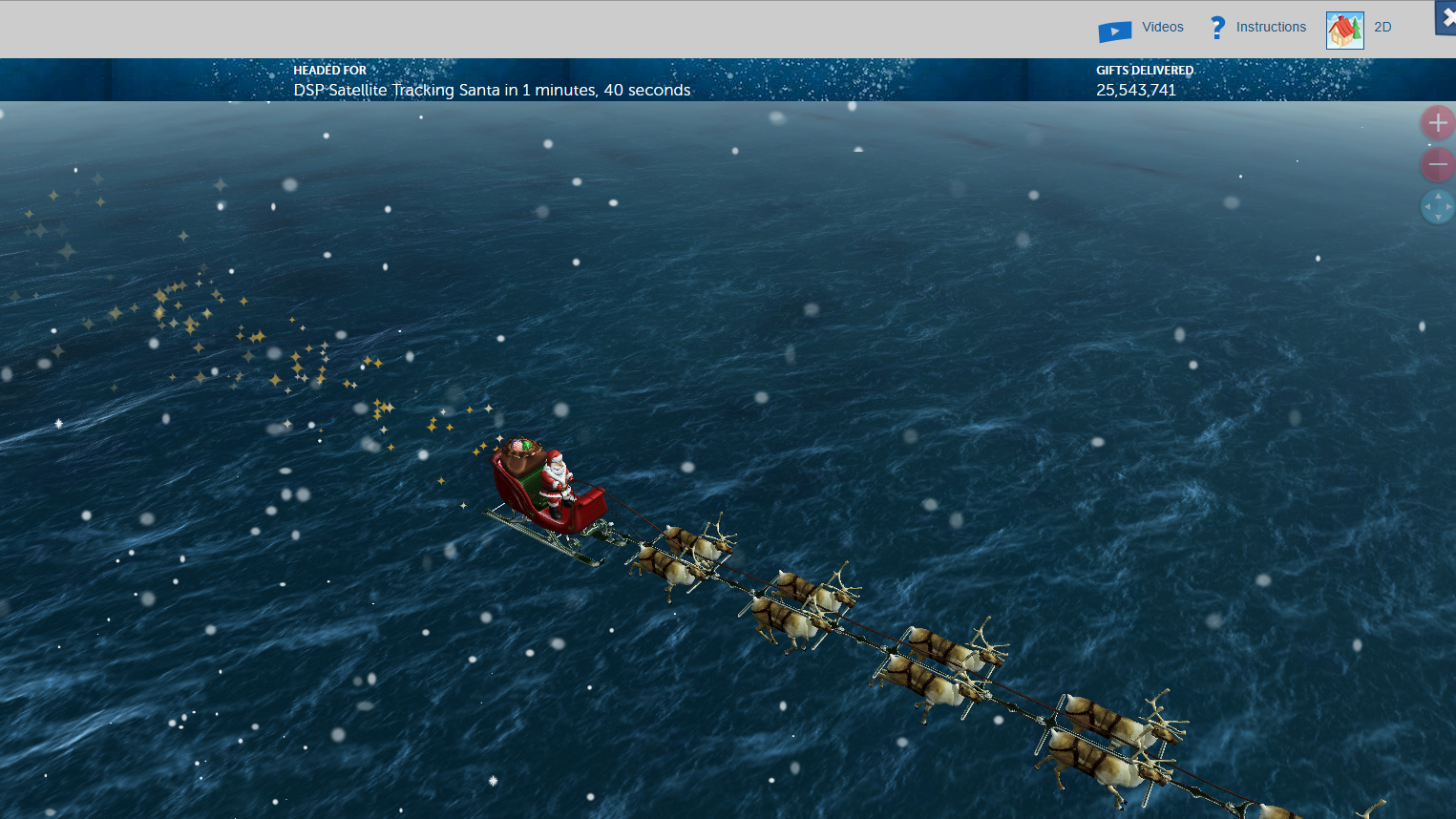The image size is (1456, 819).
Task: Open the Videos panel via the video icon
Action: 1113,27
